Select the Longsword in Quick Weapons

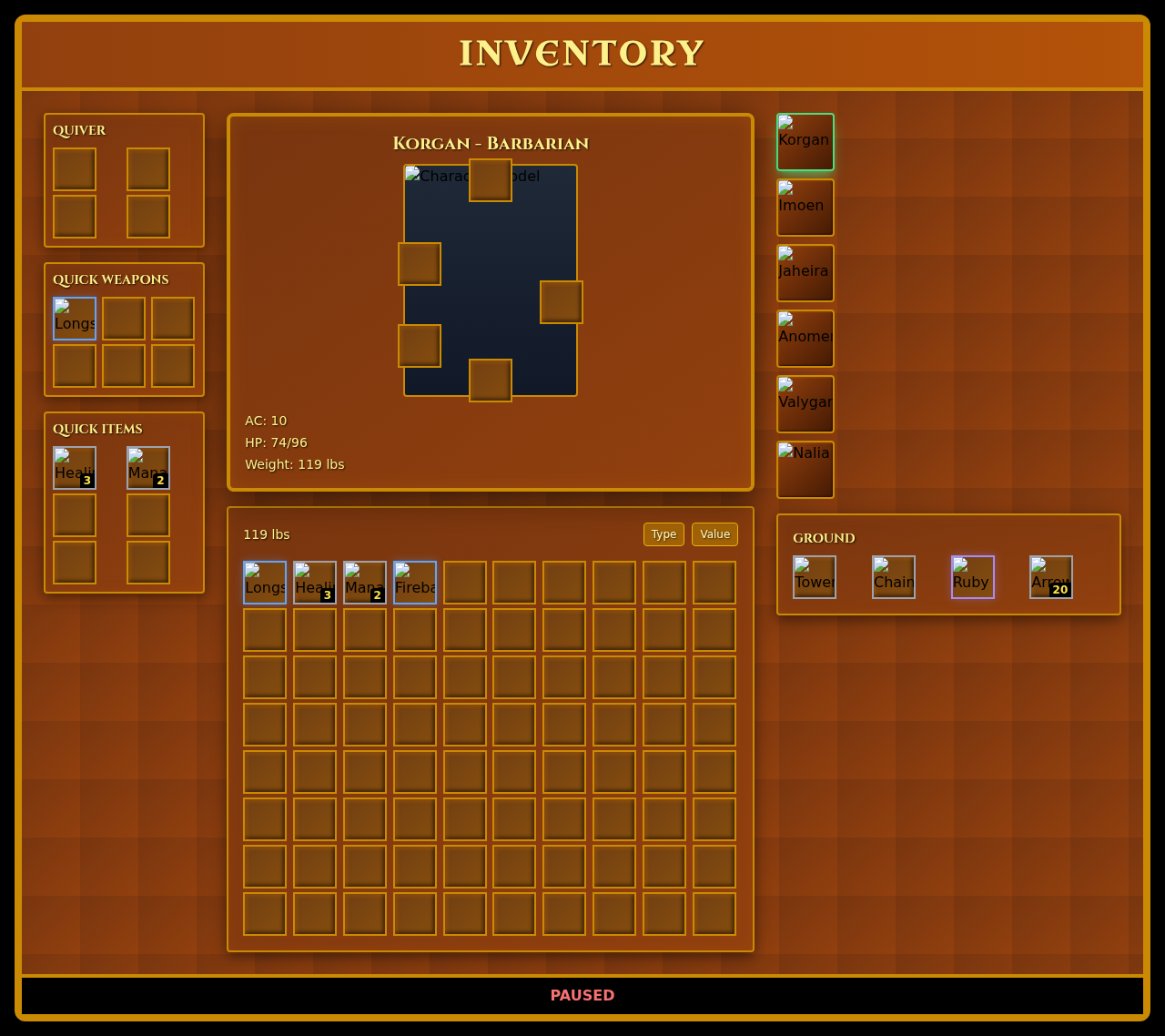75,318
